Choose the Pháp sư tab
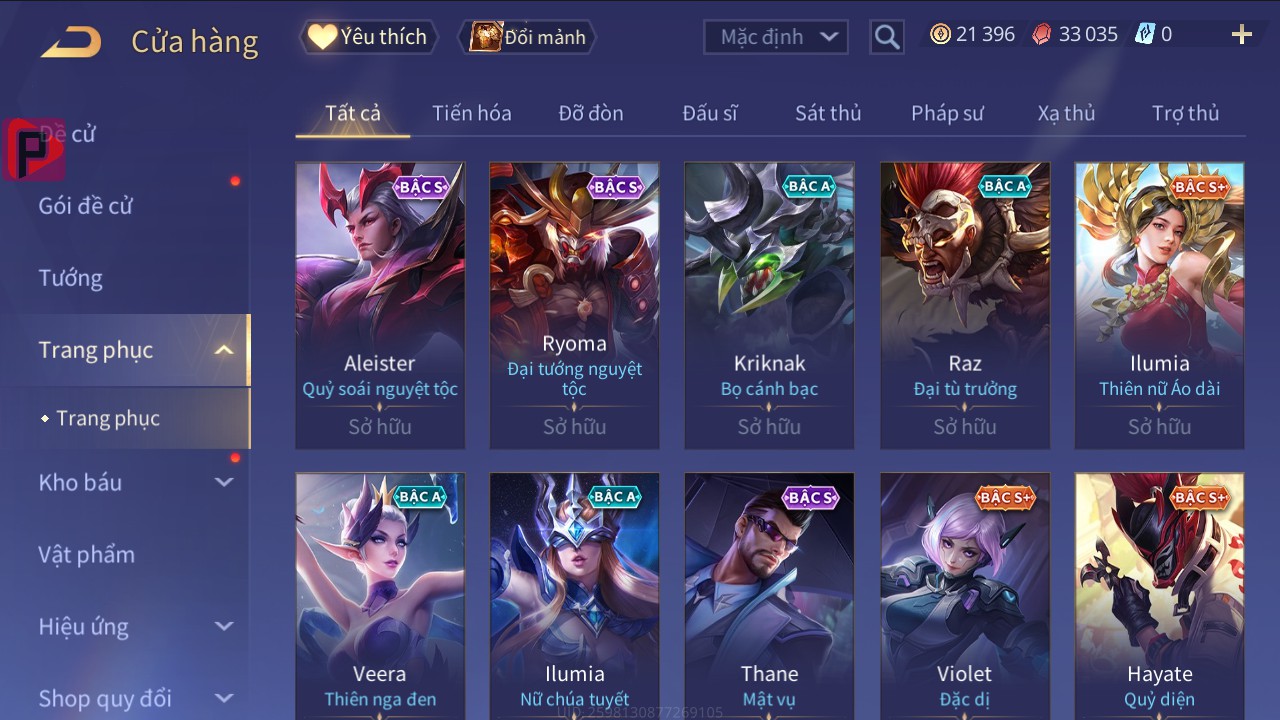1280x720 pixels. 947,113
